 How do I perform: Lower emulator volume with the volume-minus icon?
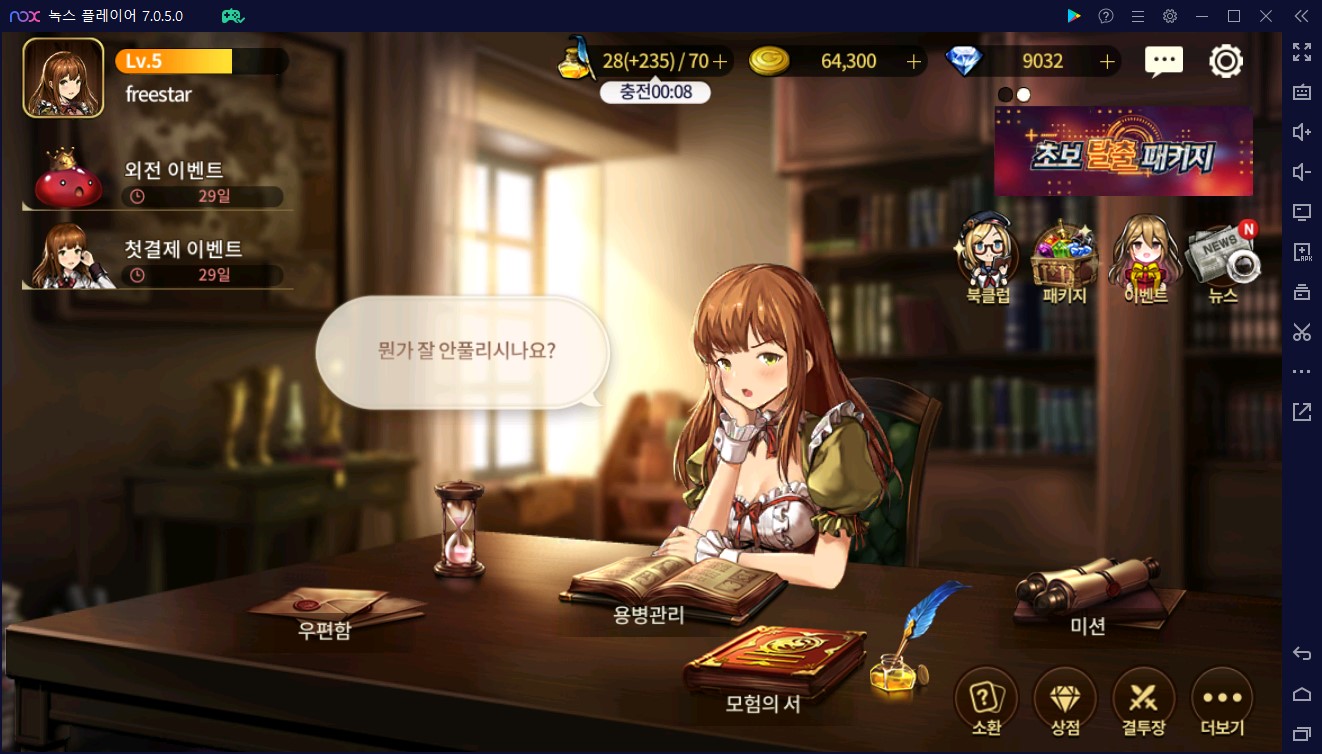click(x=1301, y=171)
